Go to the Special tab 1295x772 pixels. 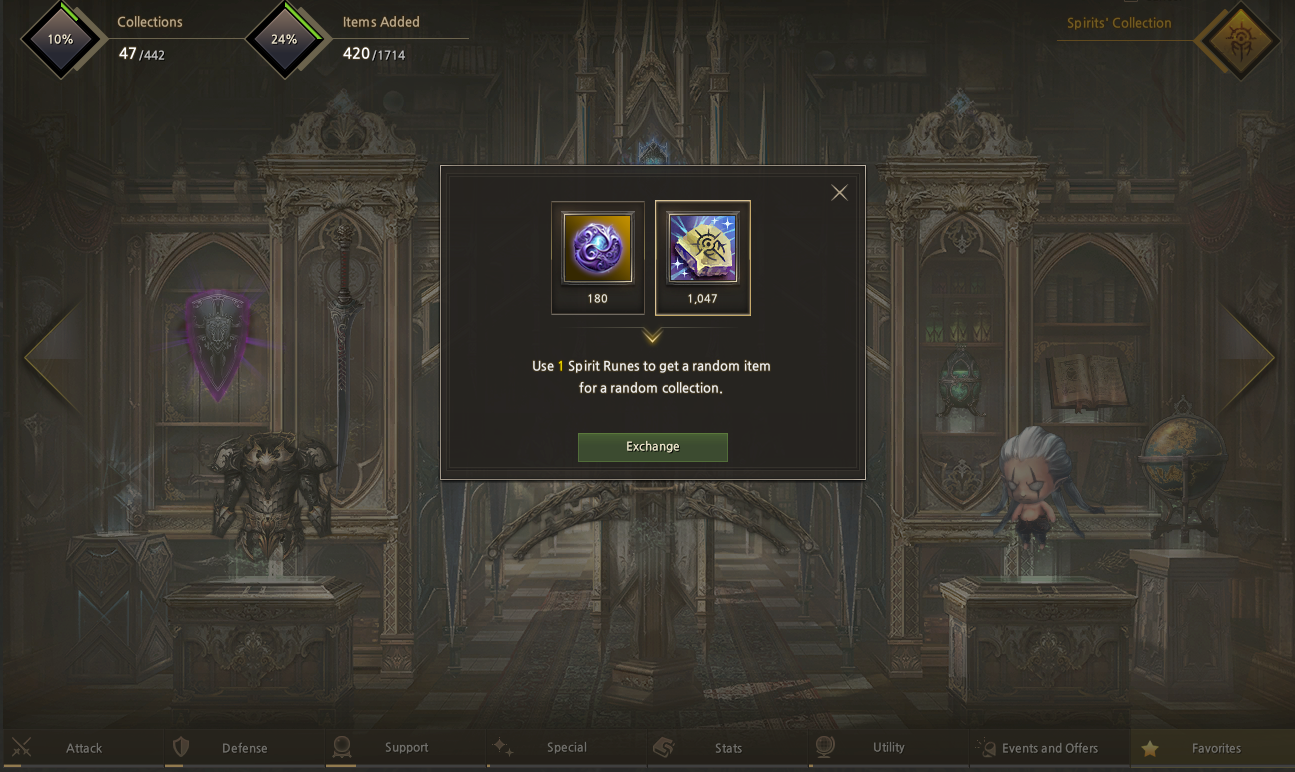pyautogui.click(x=566, y=748)
